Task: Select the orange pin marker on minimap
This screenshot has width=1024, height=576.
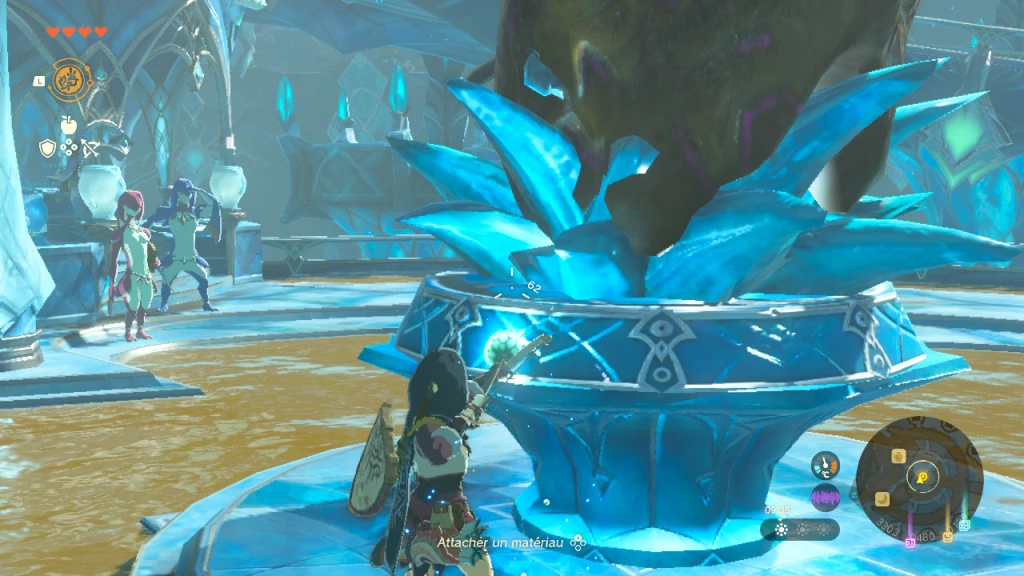Action: tap(947, 537)
